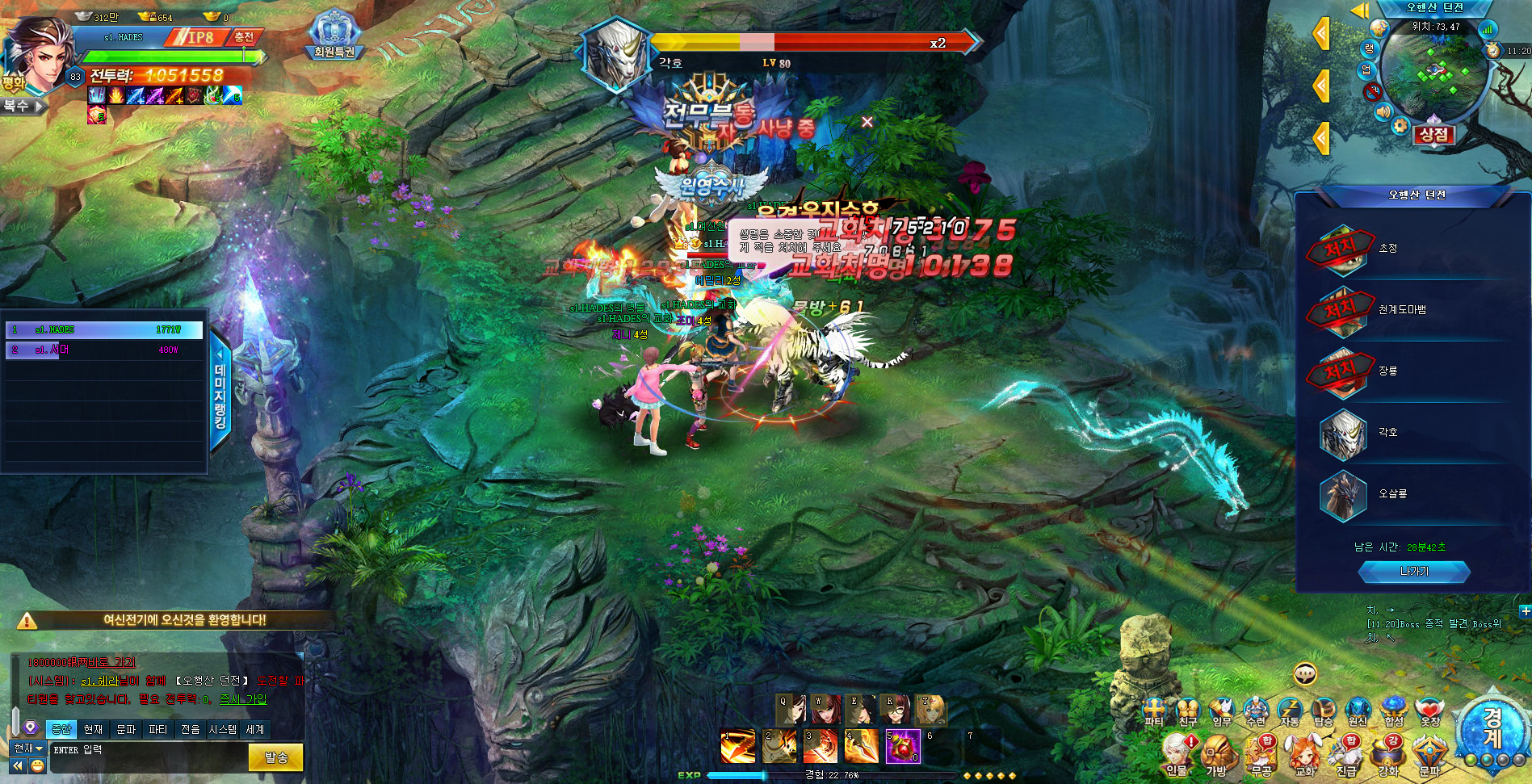The image size is (1532, 784).
Task: Click the 나가기 exit dungeon button
Action: 1413,572
